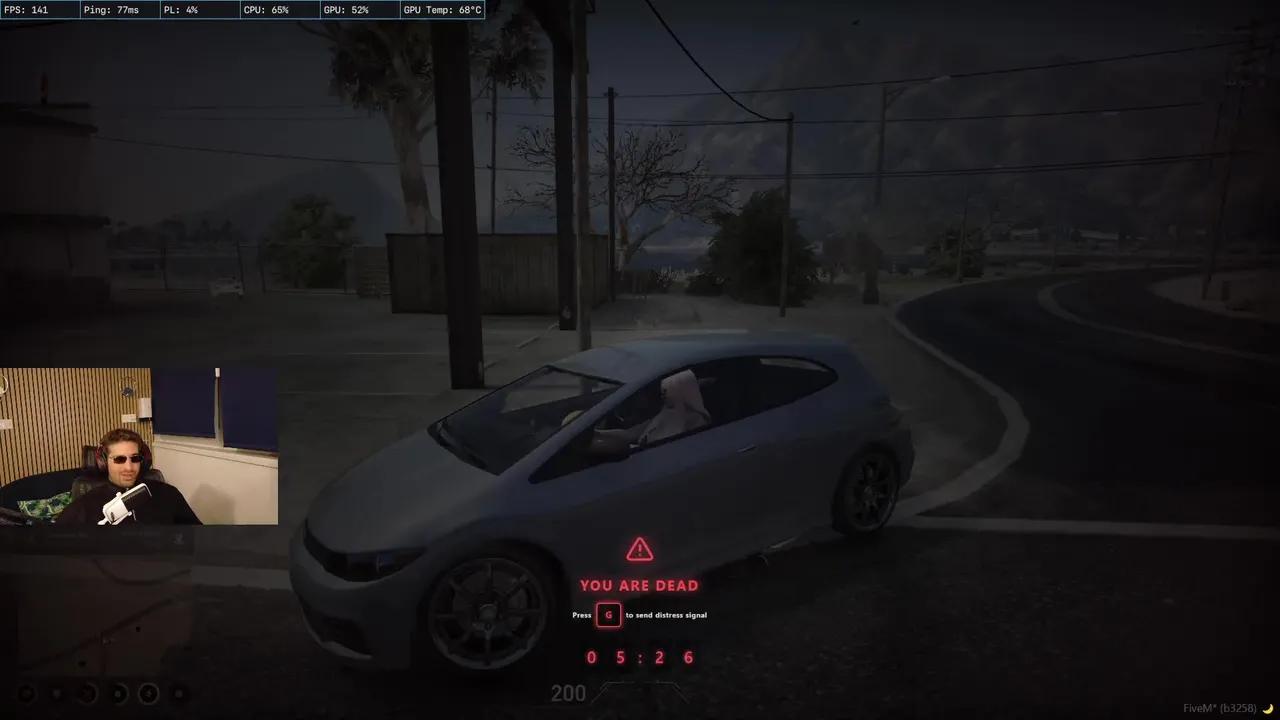This screenshot has width=1280, height=720.
Task: Toggle the GPU Temp display
Action: point(441,9)
